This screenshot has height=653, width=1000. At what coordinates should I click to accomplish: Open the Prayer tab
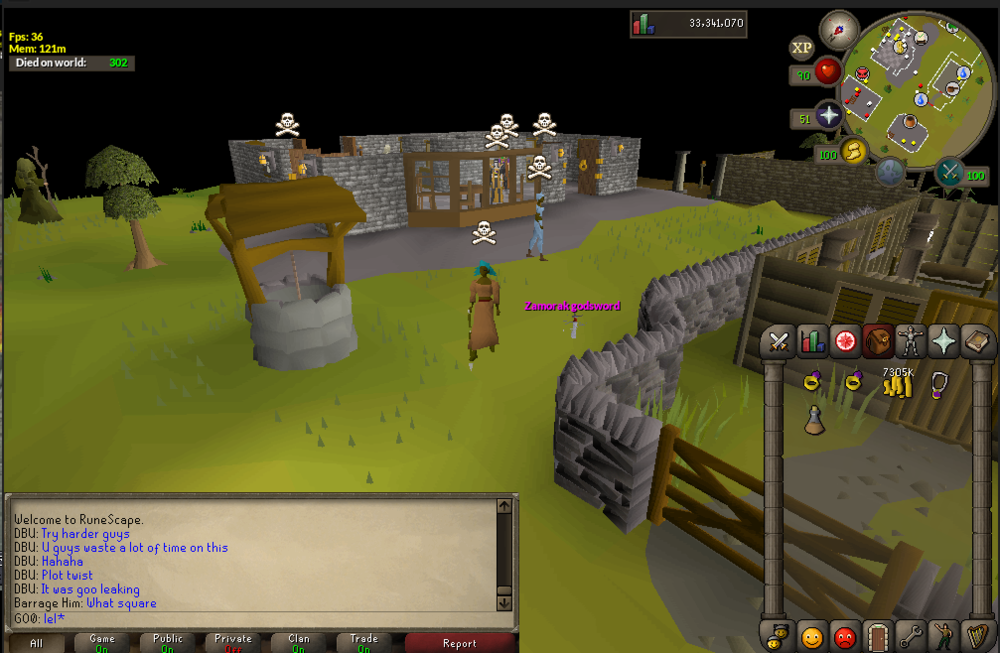click(944, 343)
